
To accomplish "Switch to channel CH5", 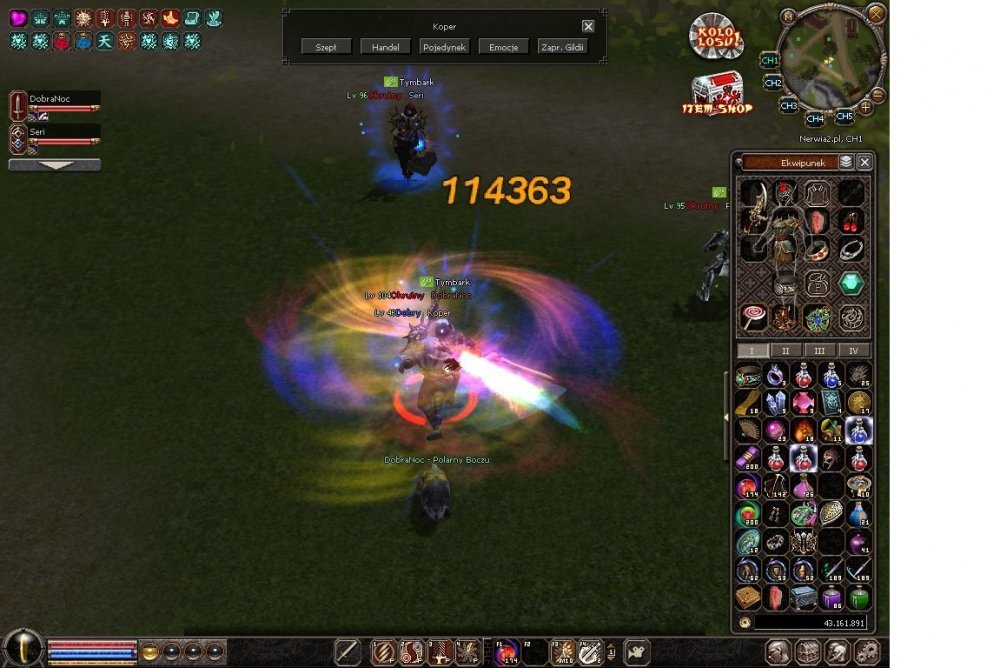I will (845, 115).
